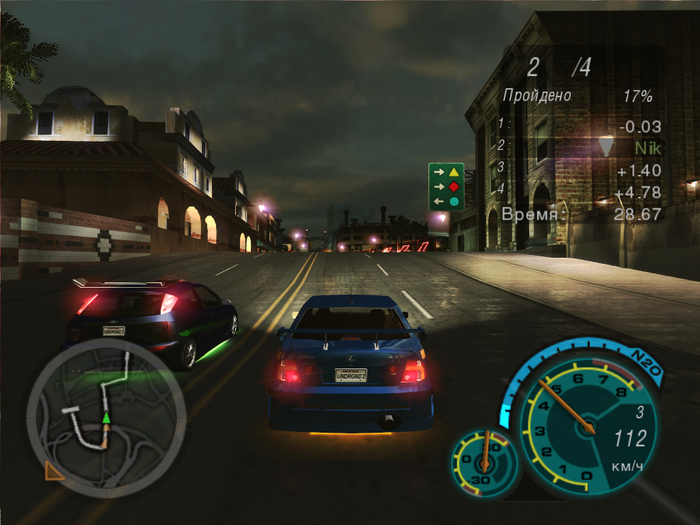Click the circular minimap
Screen dimensions: 700x525
[105, 417]
